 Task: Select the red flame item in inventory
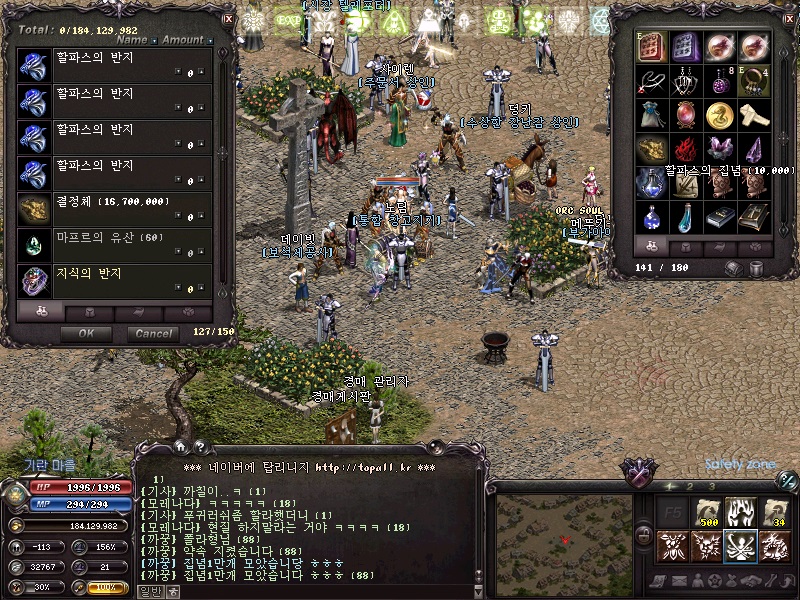click(x=686, y=148)
